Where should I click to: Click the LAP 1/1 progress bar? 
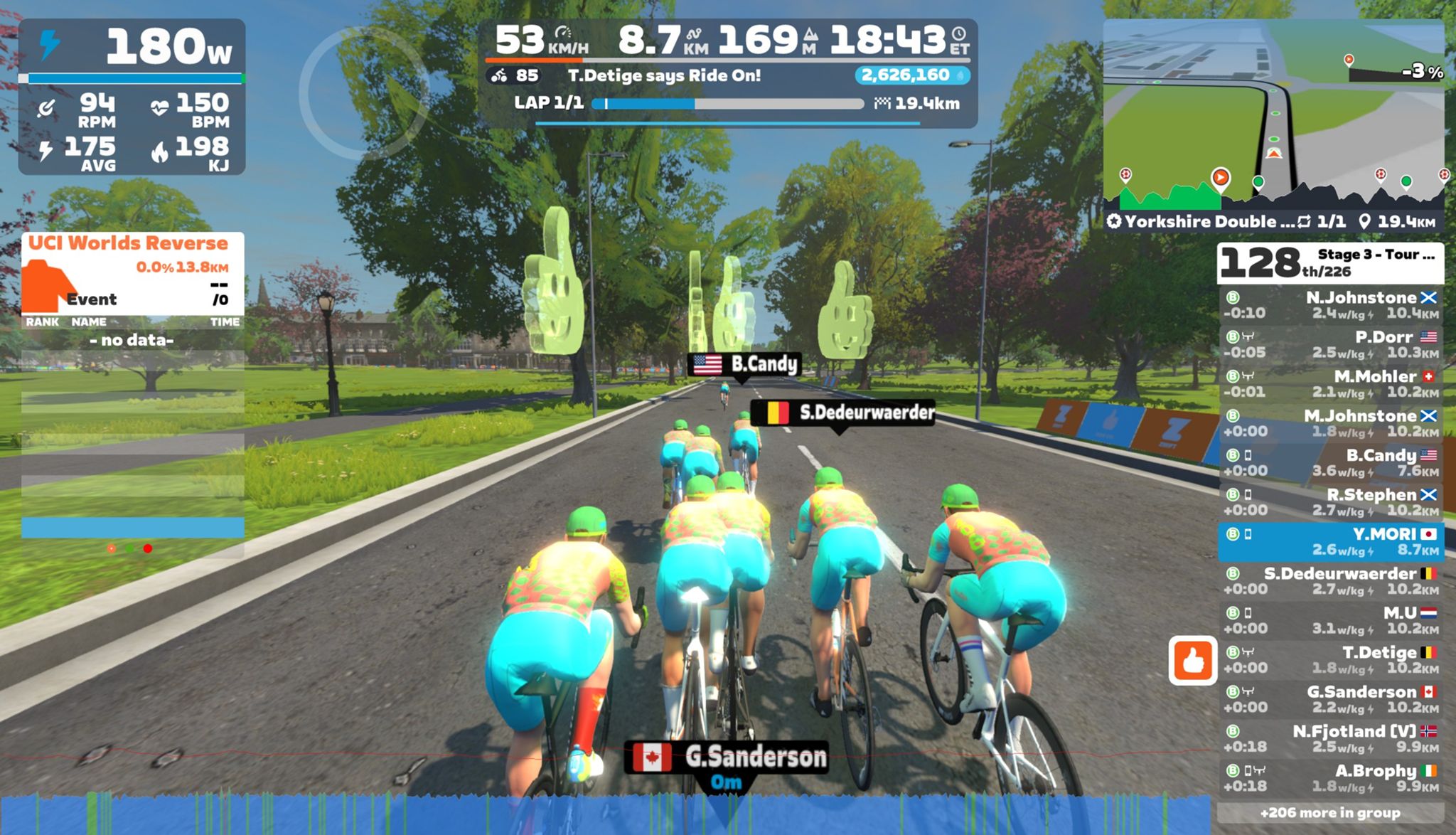[x=727, y=104]
